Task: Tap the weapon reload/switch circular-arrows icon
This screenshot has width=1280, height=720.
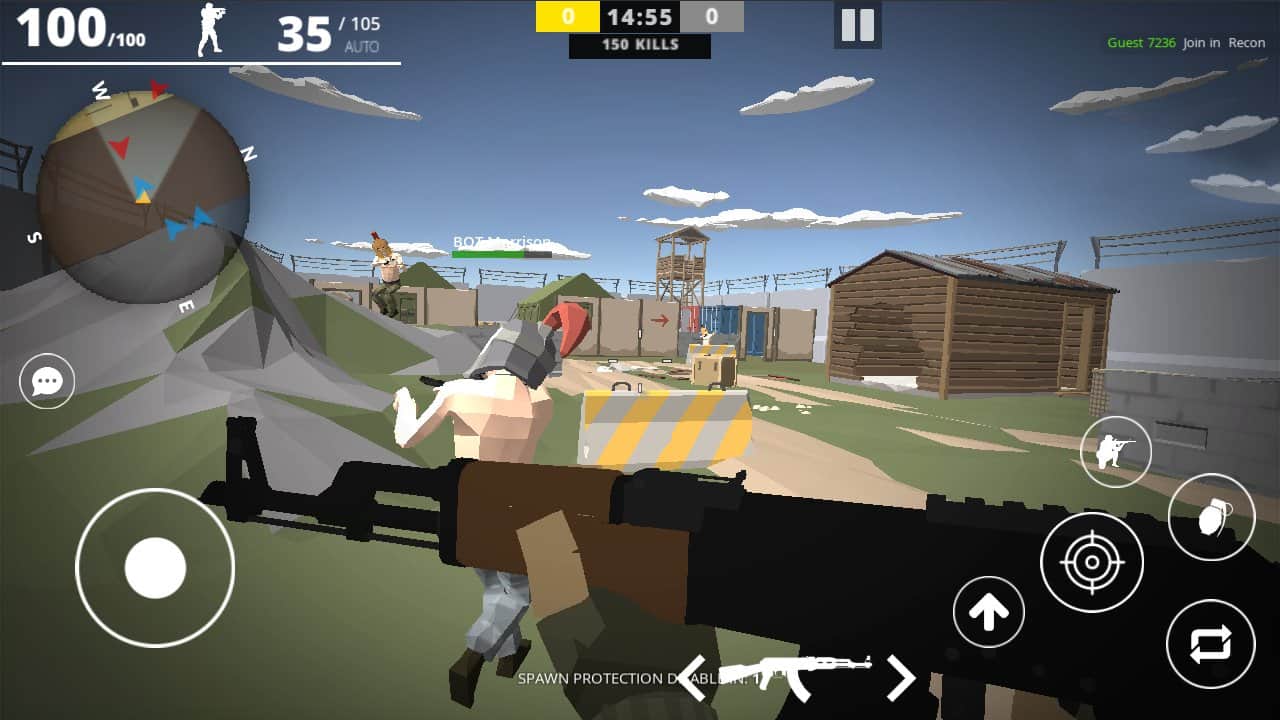Action: (1211, 645)
